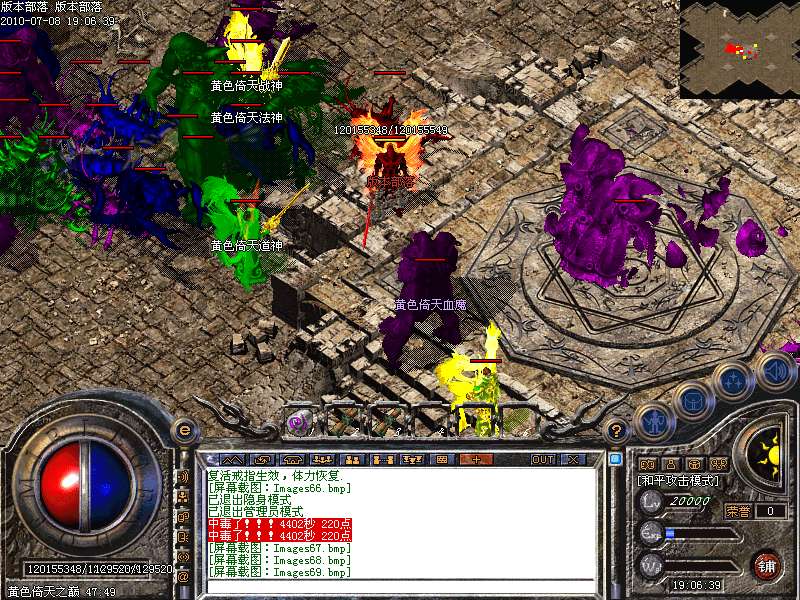
Task: Toggle sound with the speaker button
Action: [x=773, y=370]
